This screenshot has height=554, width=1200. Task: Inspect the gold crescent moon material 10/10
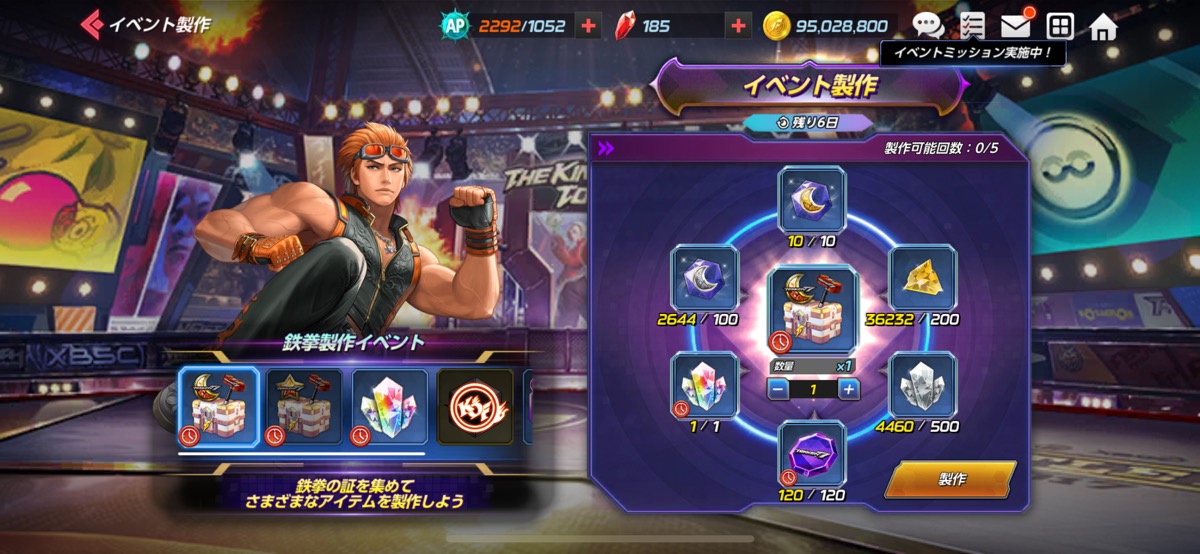point(811,200)
